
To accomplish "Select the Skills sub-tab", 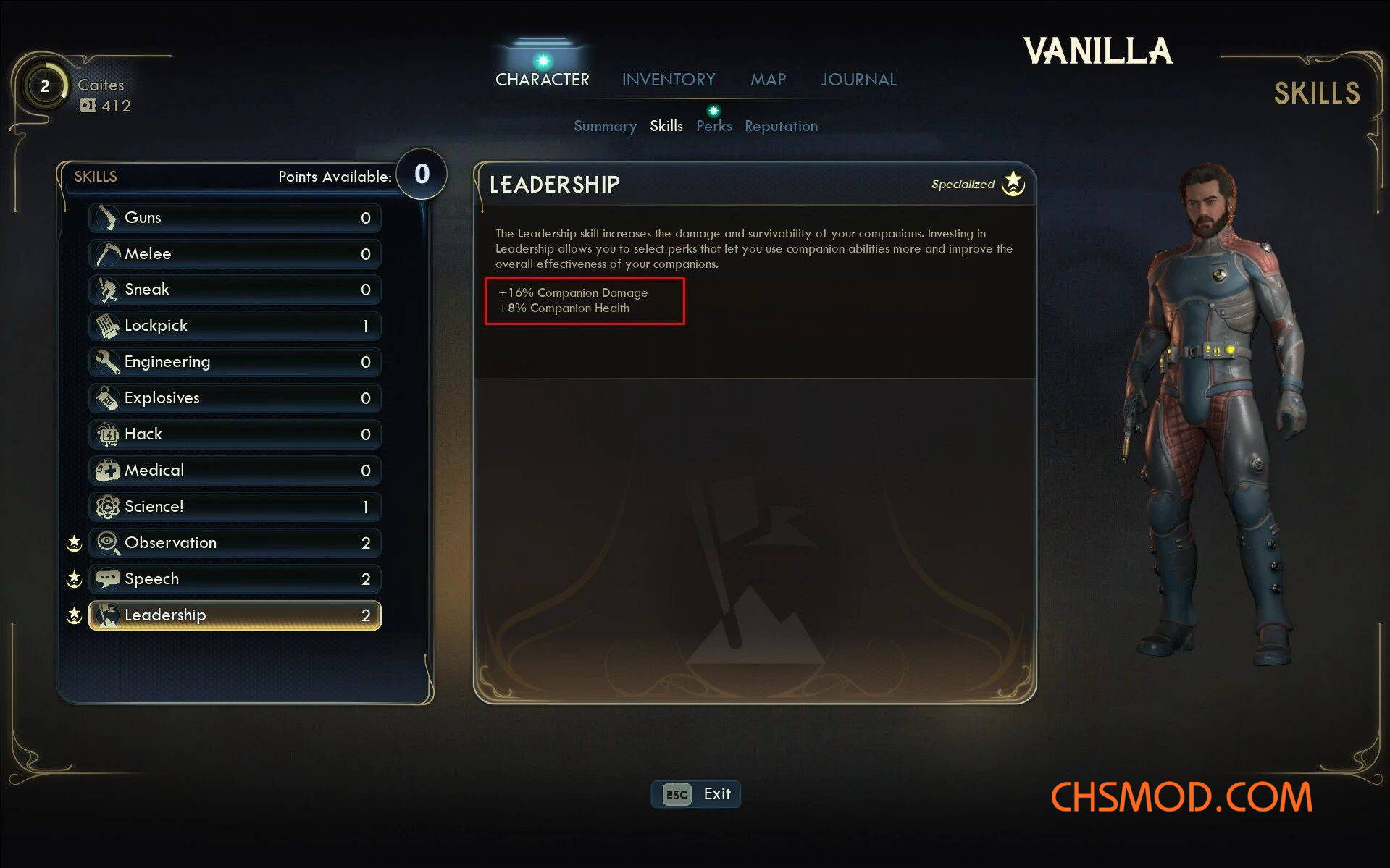I will click(666, 126).
